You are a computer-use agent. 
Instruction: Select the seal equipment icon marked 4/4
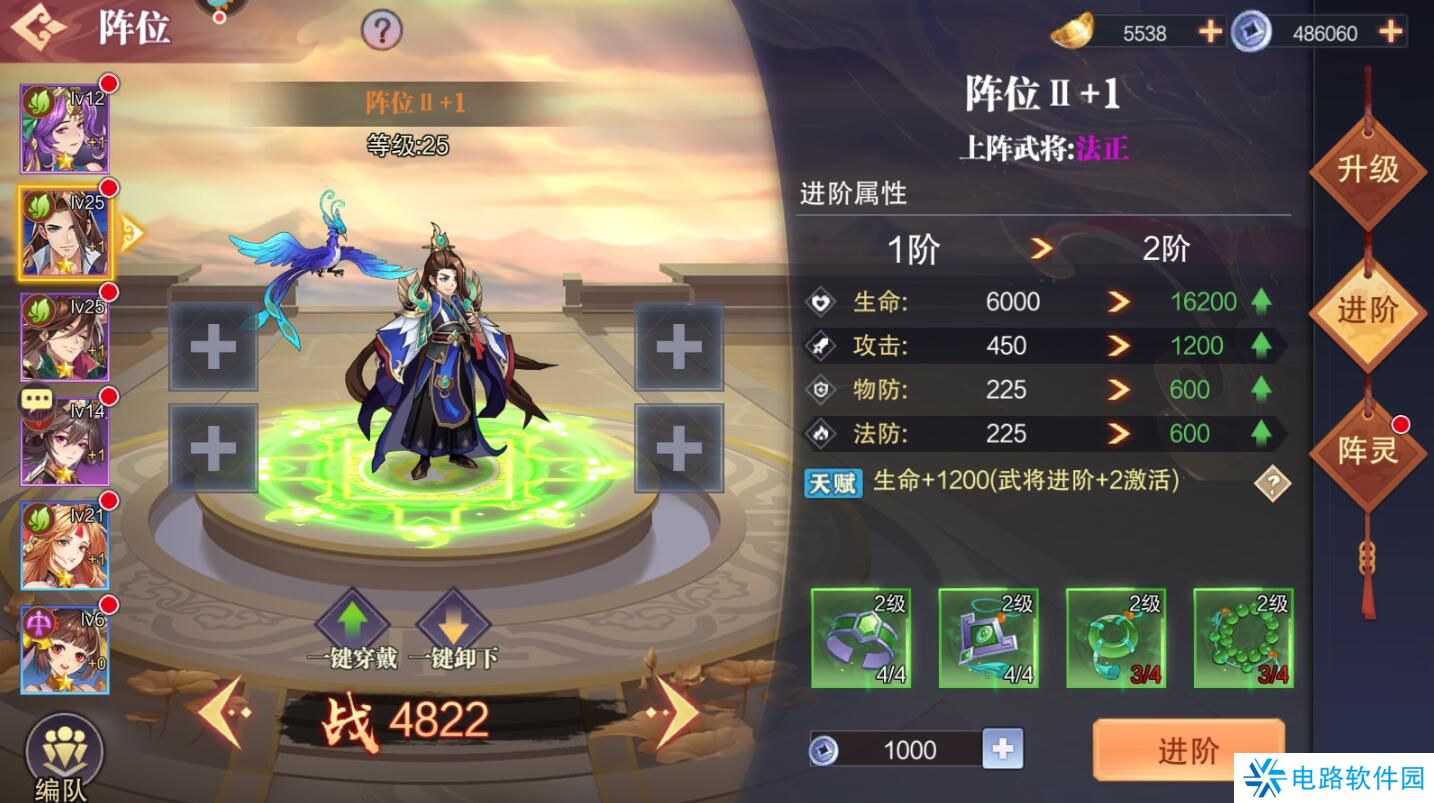coord(988,638)
